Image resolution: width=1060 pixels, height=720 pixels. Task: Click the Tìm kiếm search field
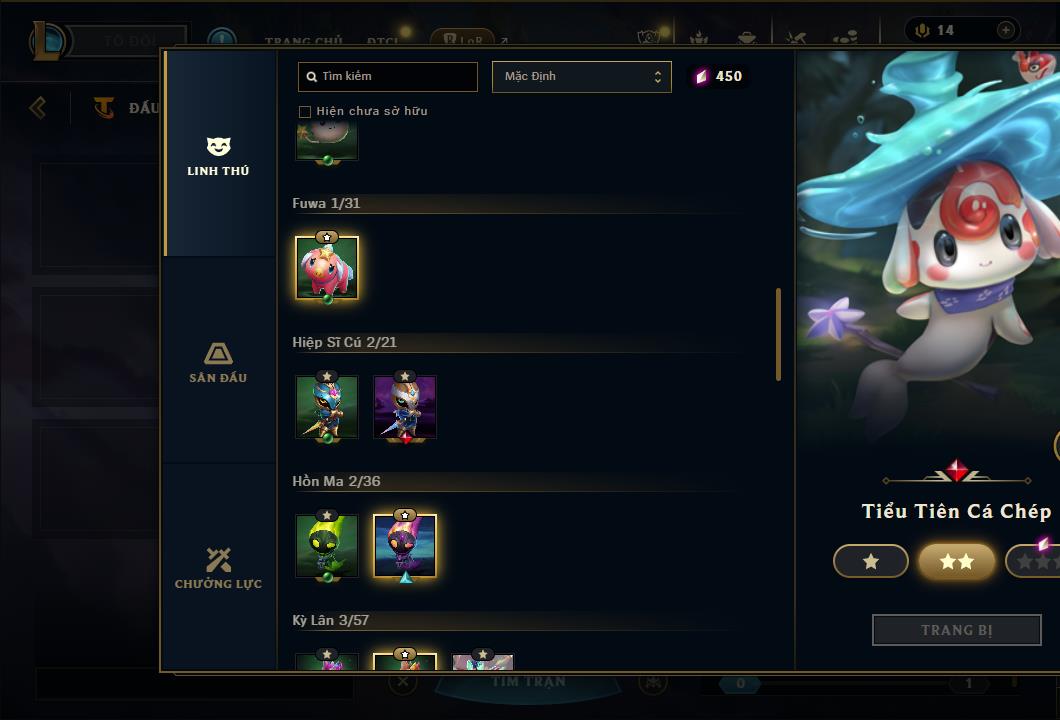388,76
